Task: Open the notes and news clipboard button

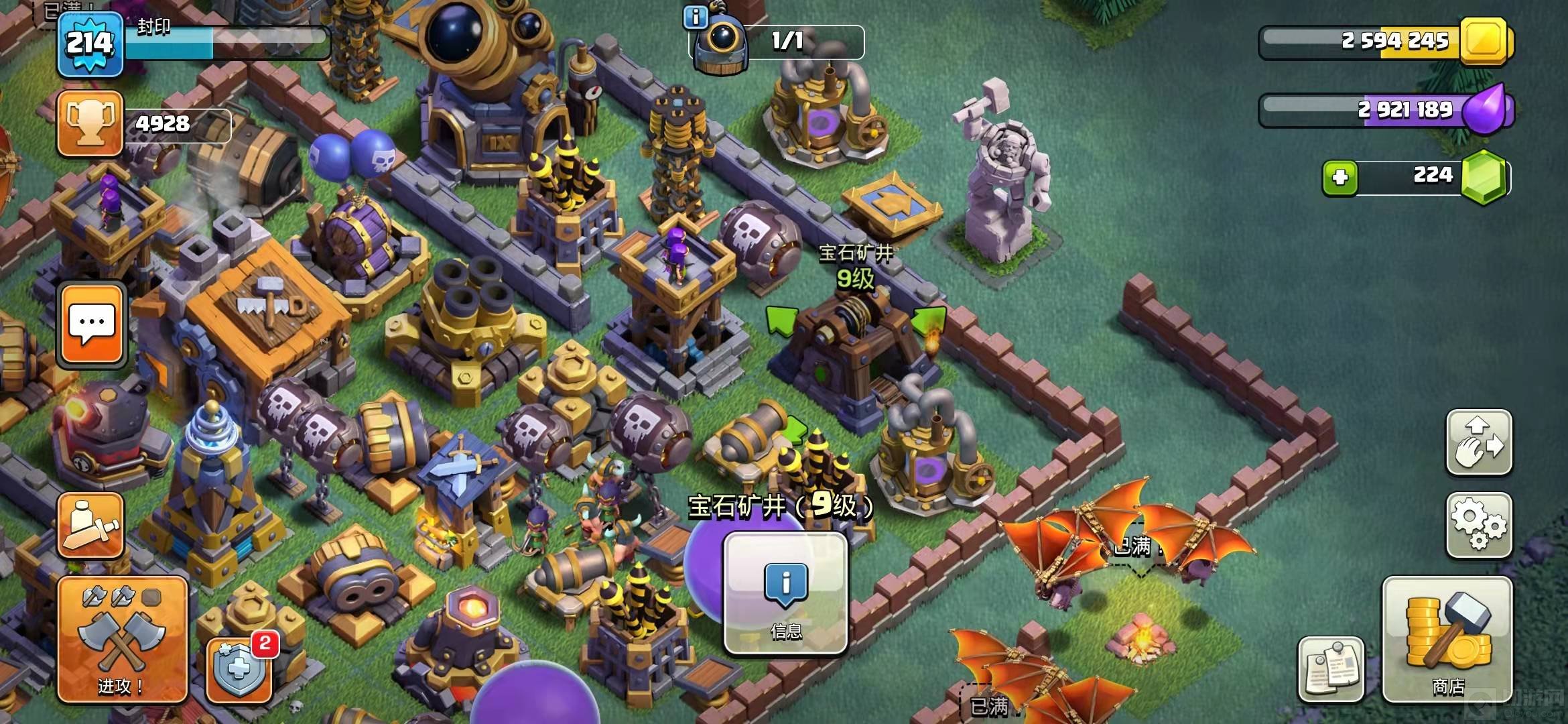Action: 1331,669
